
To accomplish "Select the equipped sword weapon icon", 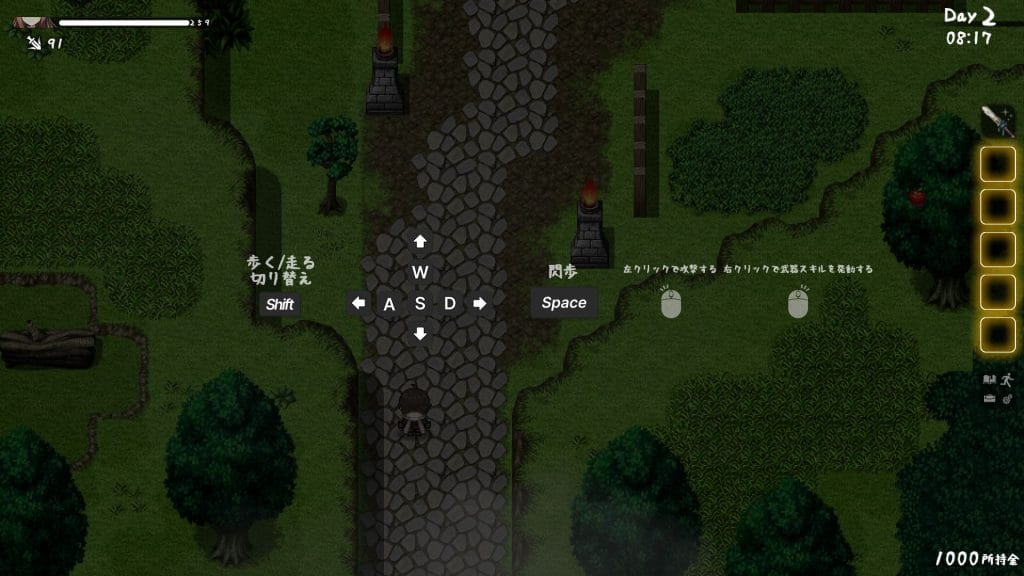I will (x=996, y=121).
